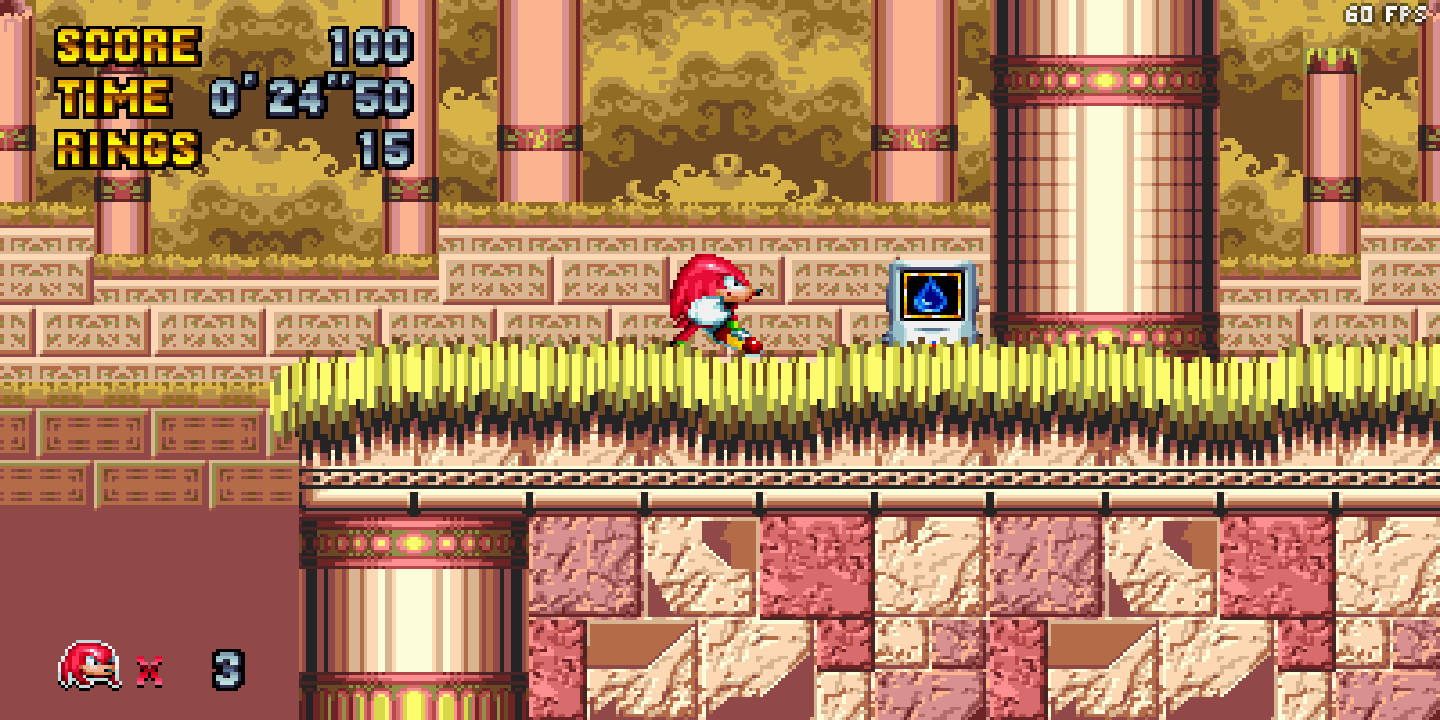Click the water droplet emblem on the monitor
This screenshot has width=1440, height=720.
[x=930, y=297]
